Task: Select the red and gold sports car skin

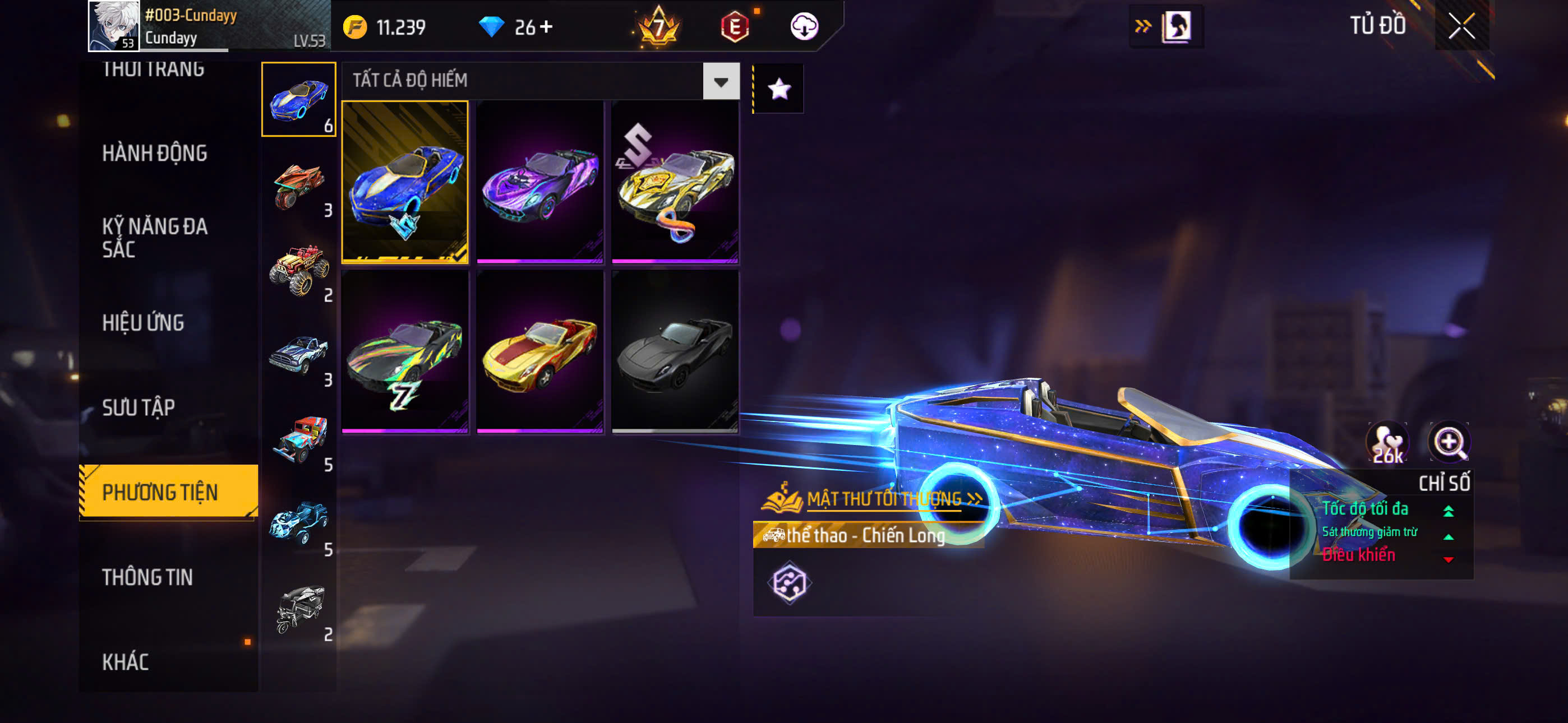Action: 540,352
